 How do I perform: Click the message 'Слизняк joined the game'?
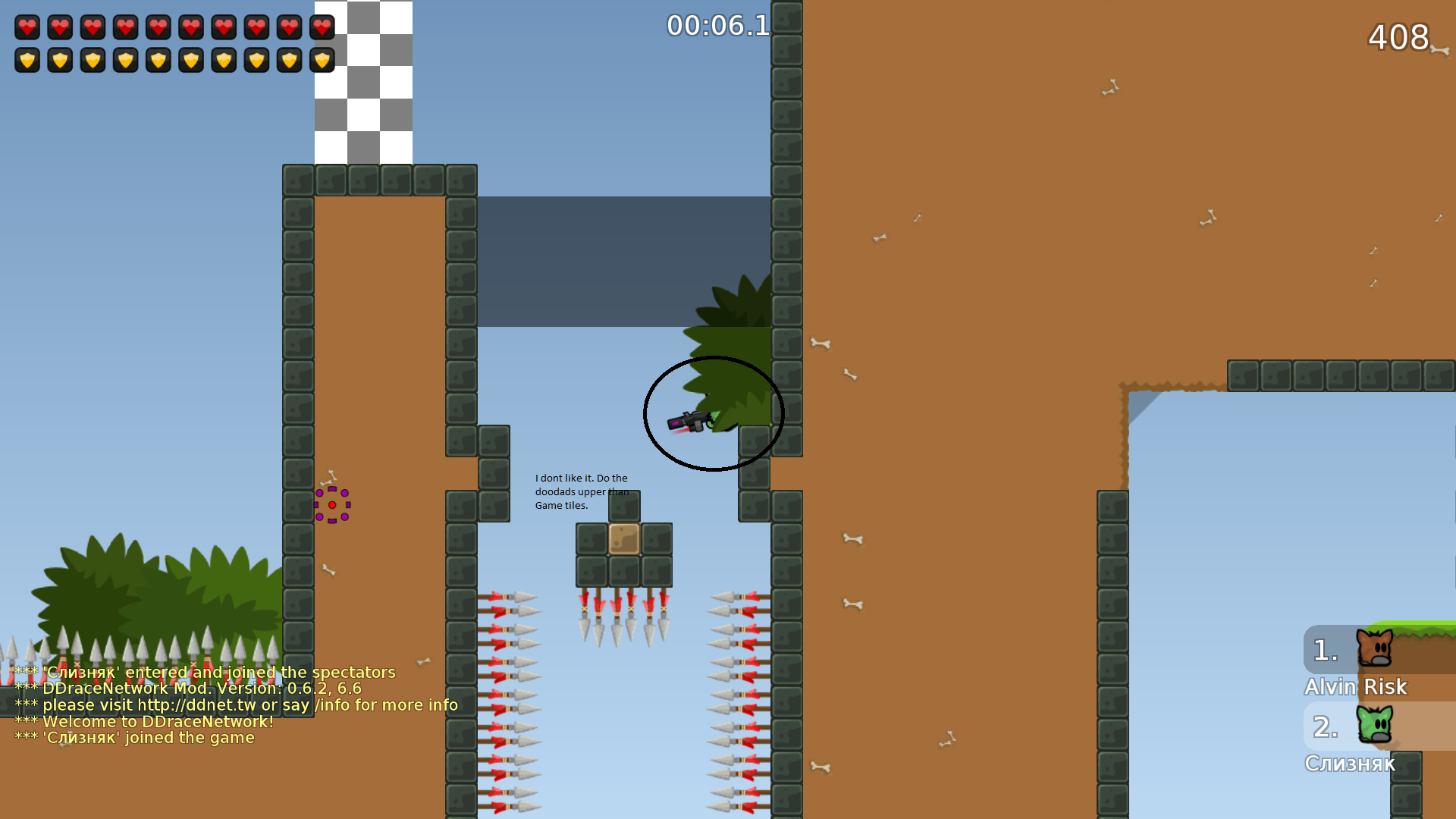(134, 737)
